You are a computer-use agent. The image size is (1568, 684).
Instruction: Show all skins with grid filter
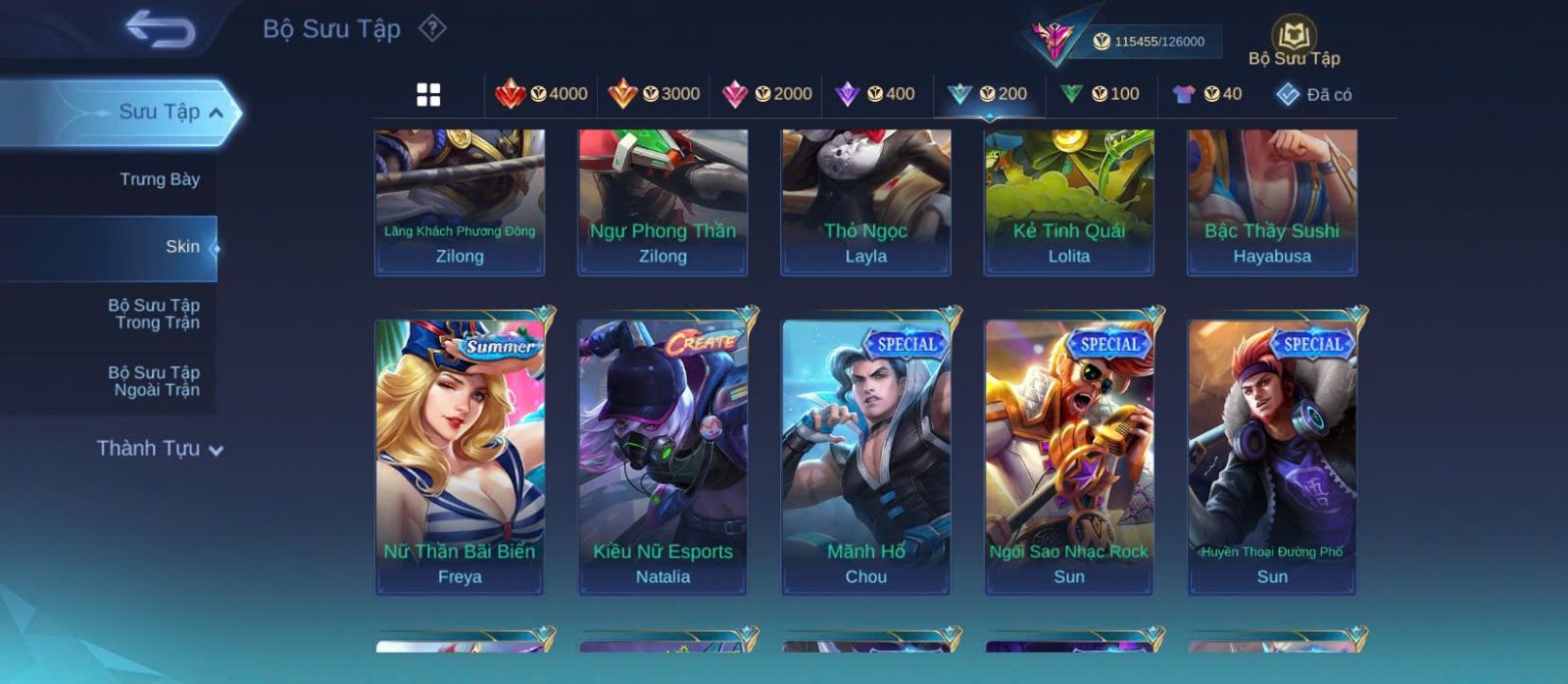428,95
